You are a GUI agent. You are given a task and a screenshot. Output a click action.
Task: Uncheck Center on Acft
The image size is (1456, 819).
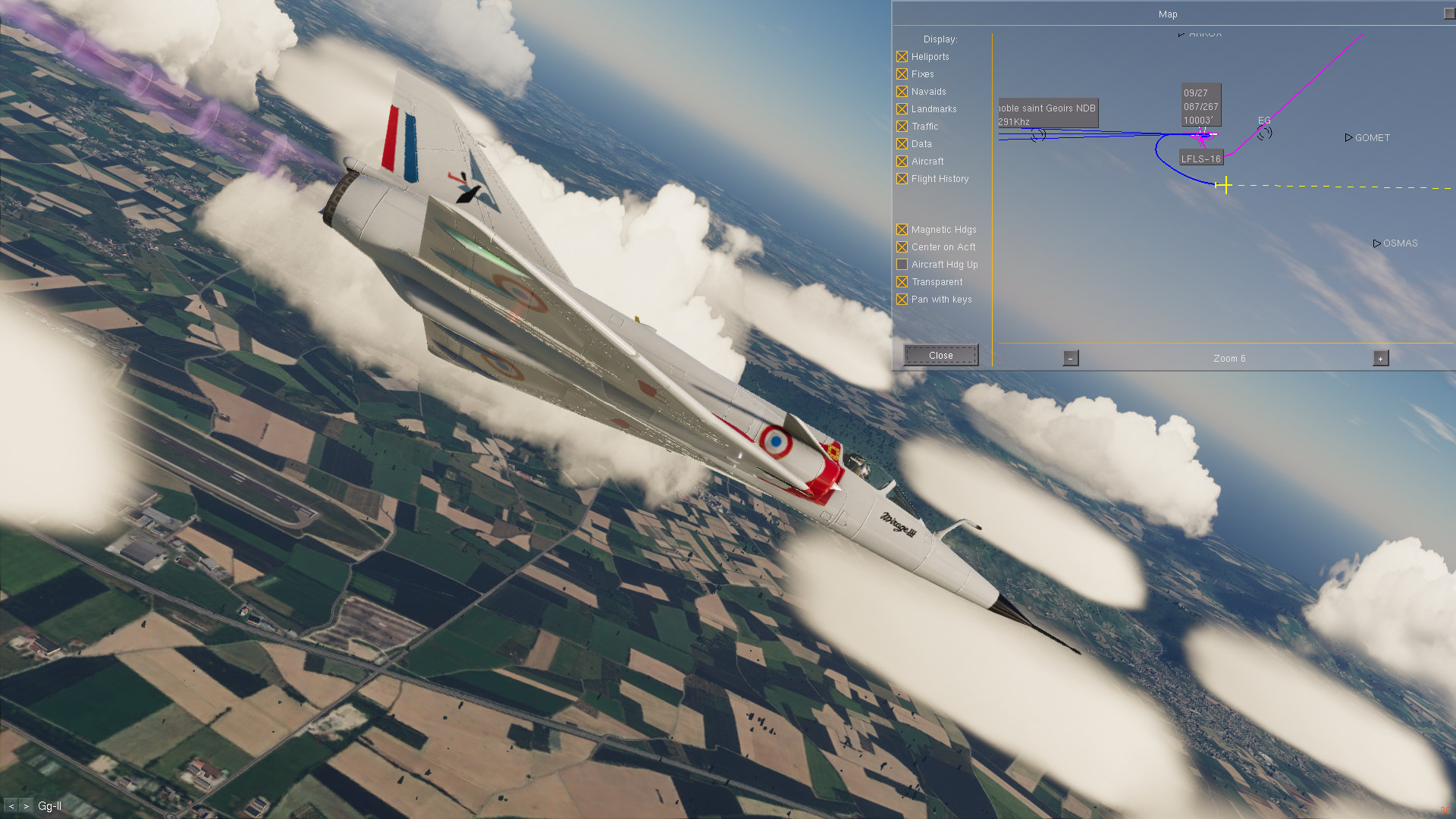(x=902, y=247)
